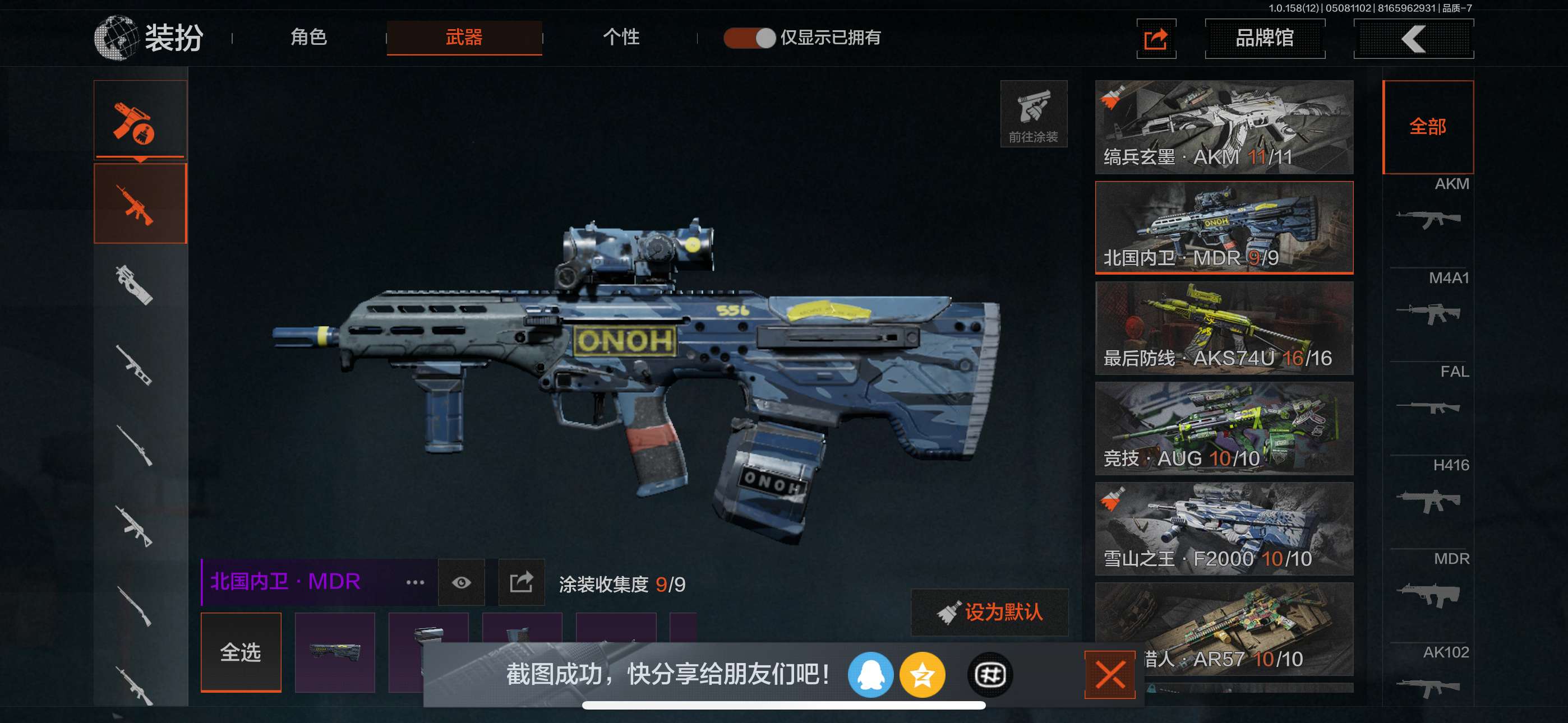Set skin as default with 设为默认
Screen dimensions: 1568x723
pos(989,612)
